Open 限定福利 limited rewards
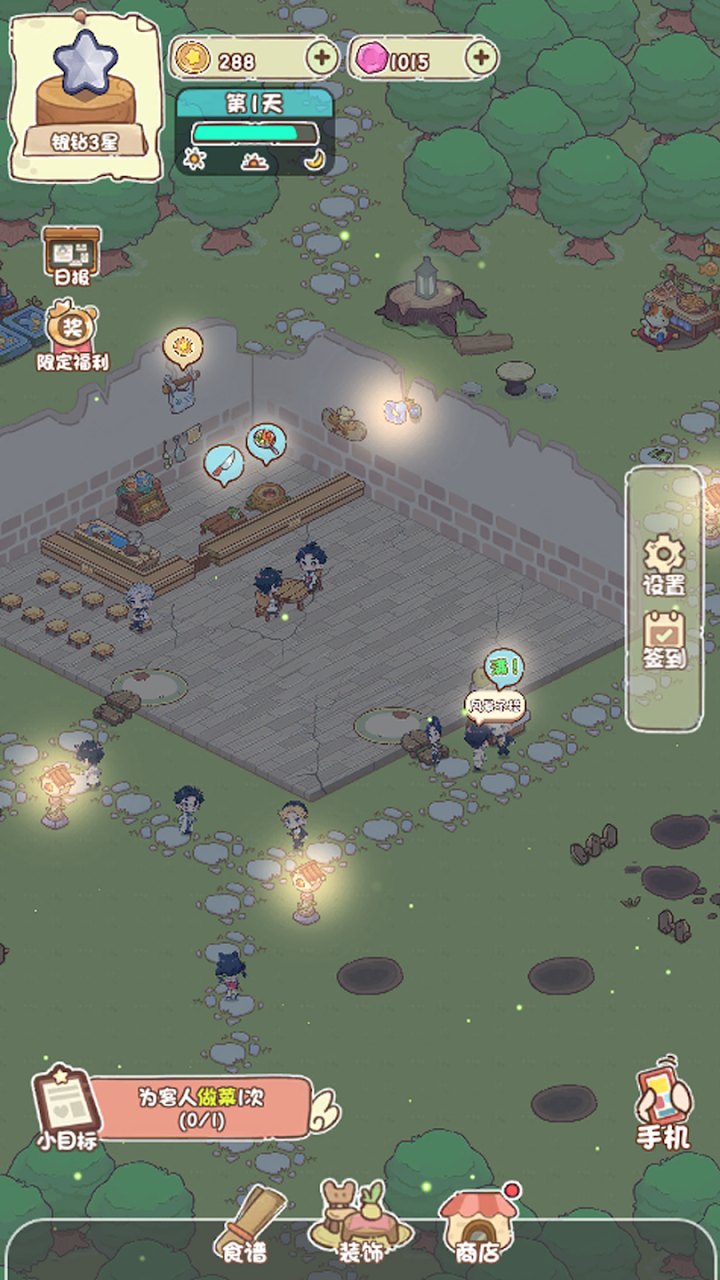The height and width of the screenshot is (1280, 720). click(72, 335)
